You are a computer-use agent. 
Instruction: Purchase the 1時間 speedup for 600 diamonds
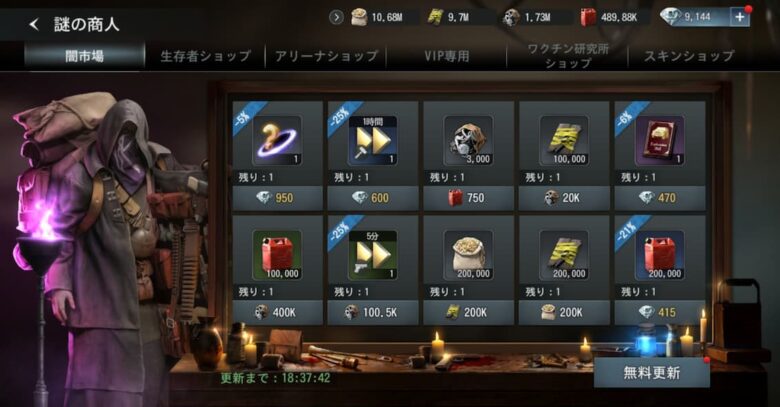point(373,198)
